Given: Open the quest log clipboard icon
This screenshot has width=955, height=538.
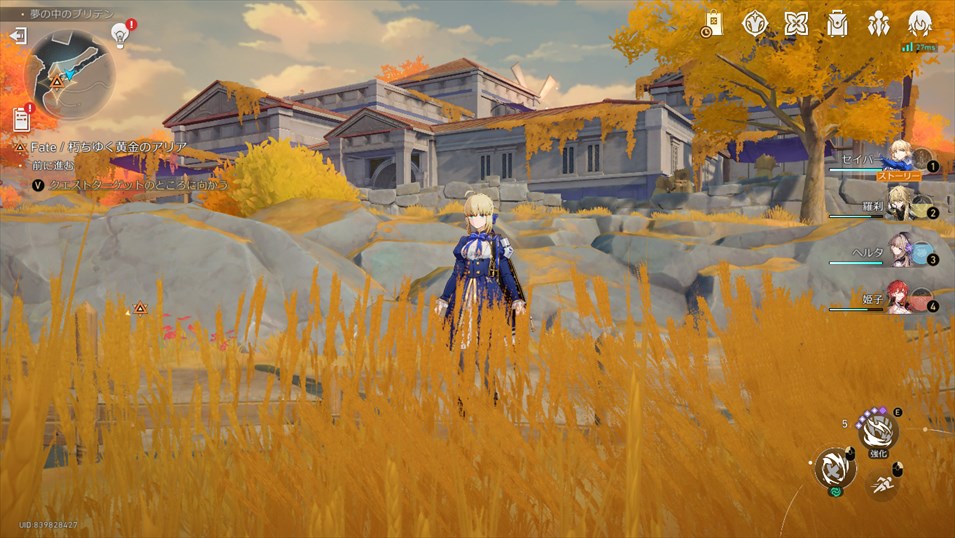Looking at the screenshot, I should (21, 119).
